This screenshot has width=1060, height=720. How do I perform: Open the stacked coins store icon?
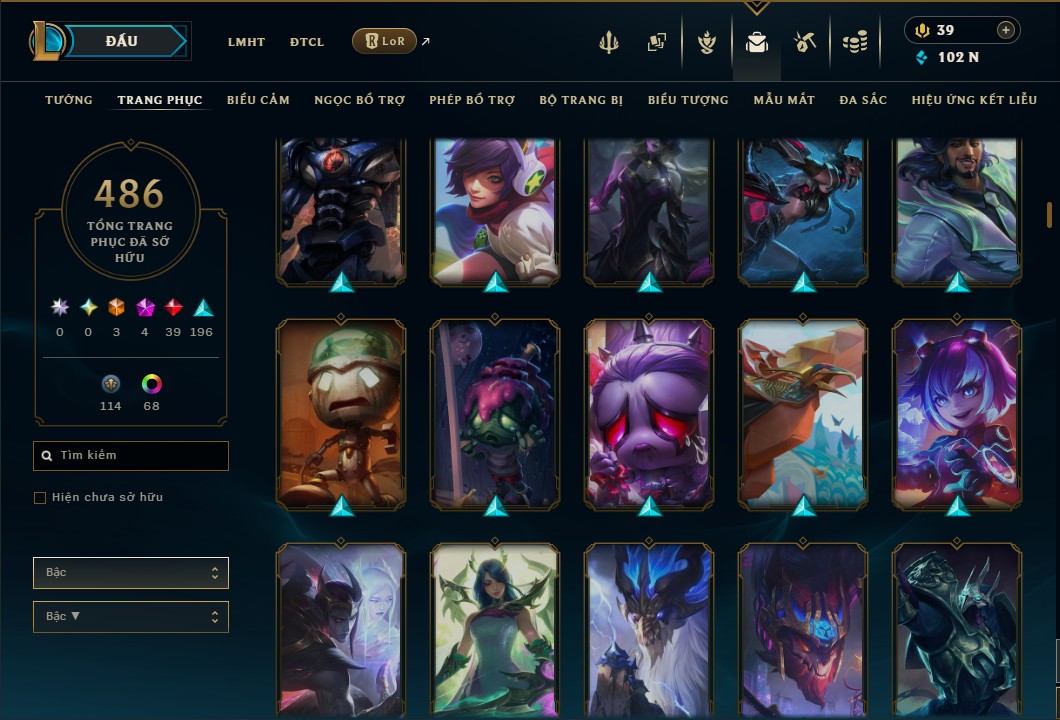[854, 42]
